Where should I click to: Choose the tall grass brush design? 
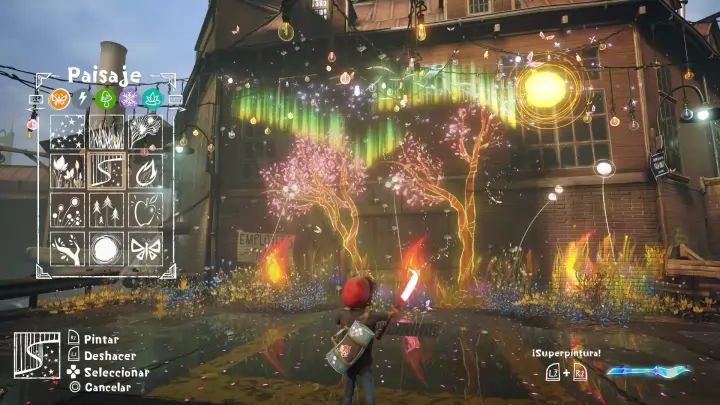pos(106,131)
